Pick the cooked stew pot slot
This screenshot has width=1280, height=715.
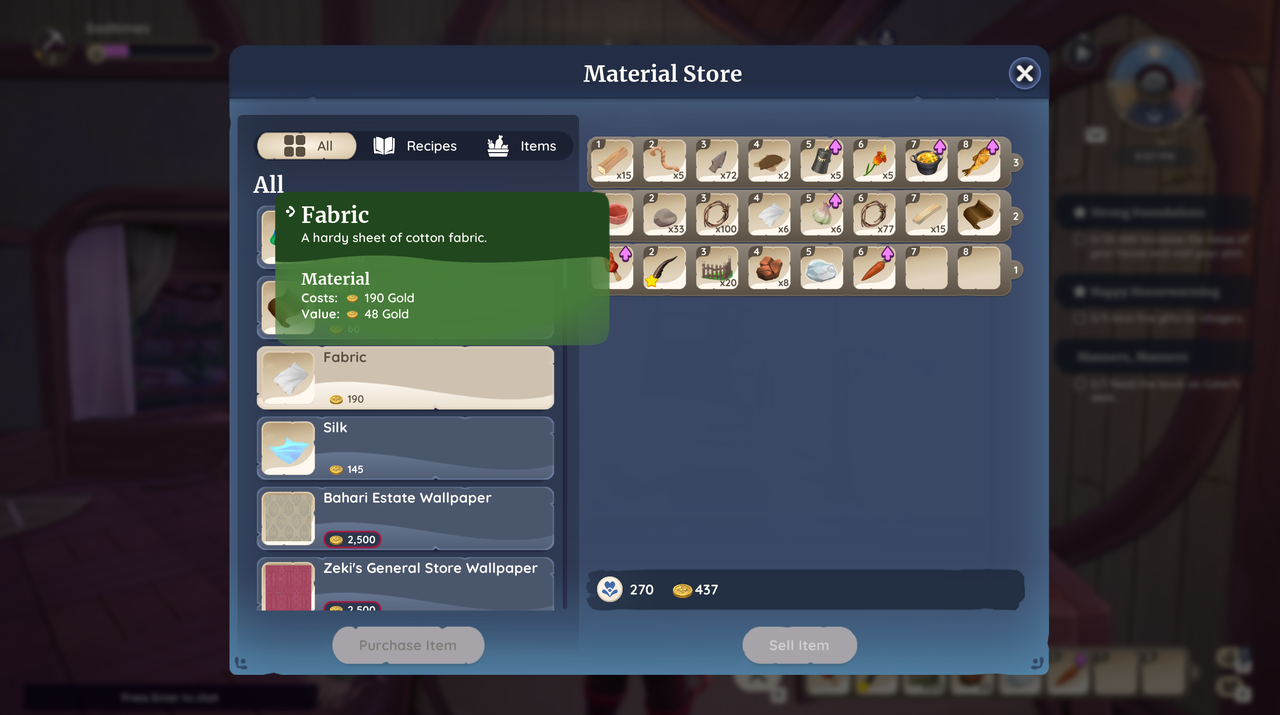tap(926, 161)
